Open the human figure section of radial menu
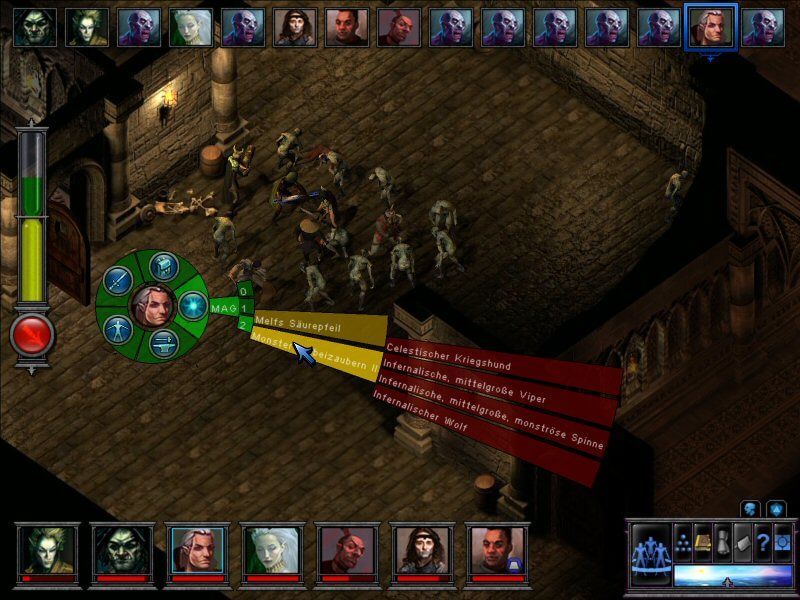The height and width of the screenshot is (600, 800). click(119, 328)
